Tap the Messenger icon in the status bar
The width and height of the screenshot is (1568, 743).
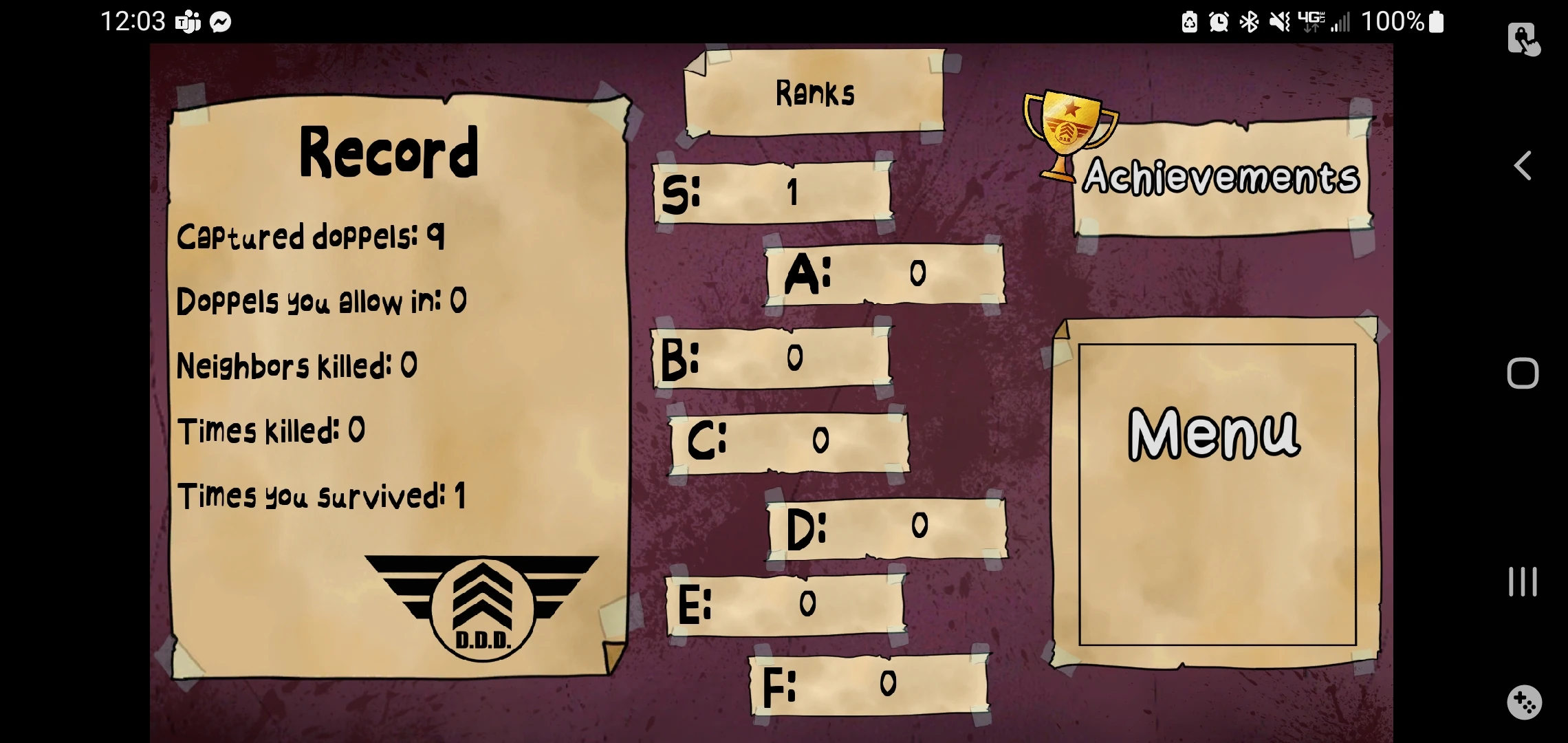(x=219, y=21)
